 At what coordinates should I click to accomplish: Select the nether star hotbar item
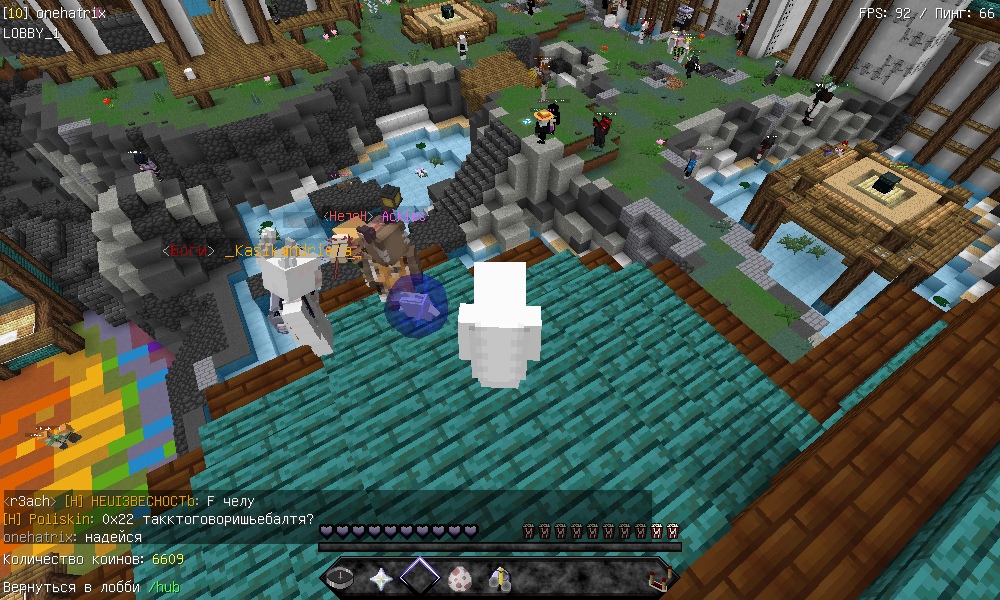tap(380, 578)
